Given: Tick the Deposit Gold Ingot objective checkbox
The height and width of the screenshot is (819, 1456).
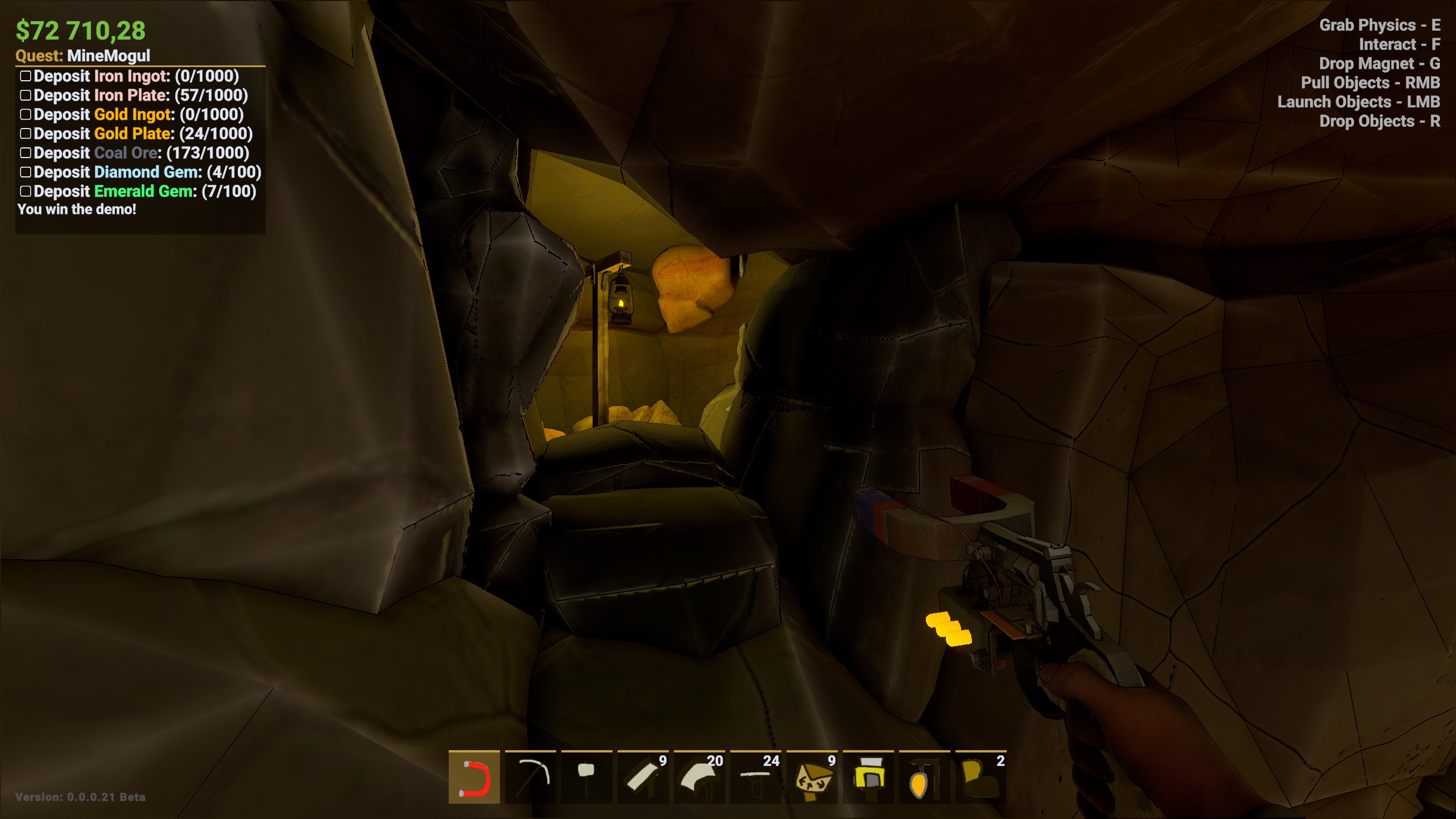Looking at the screenshot, I should [x=26, y=114].
